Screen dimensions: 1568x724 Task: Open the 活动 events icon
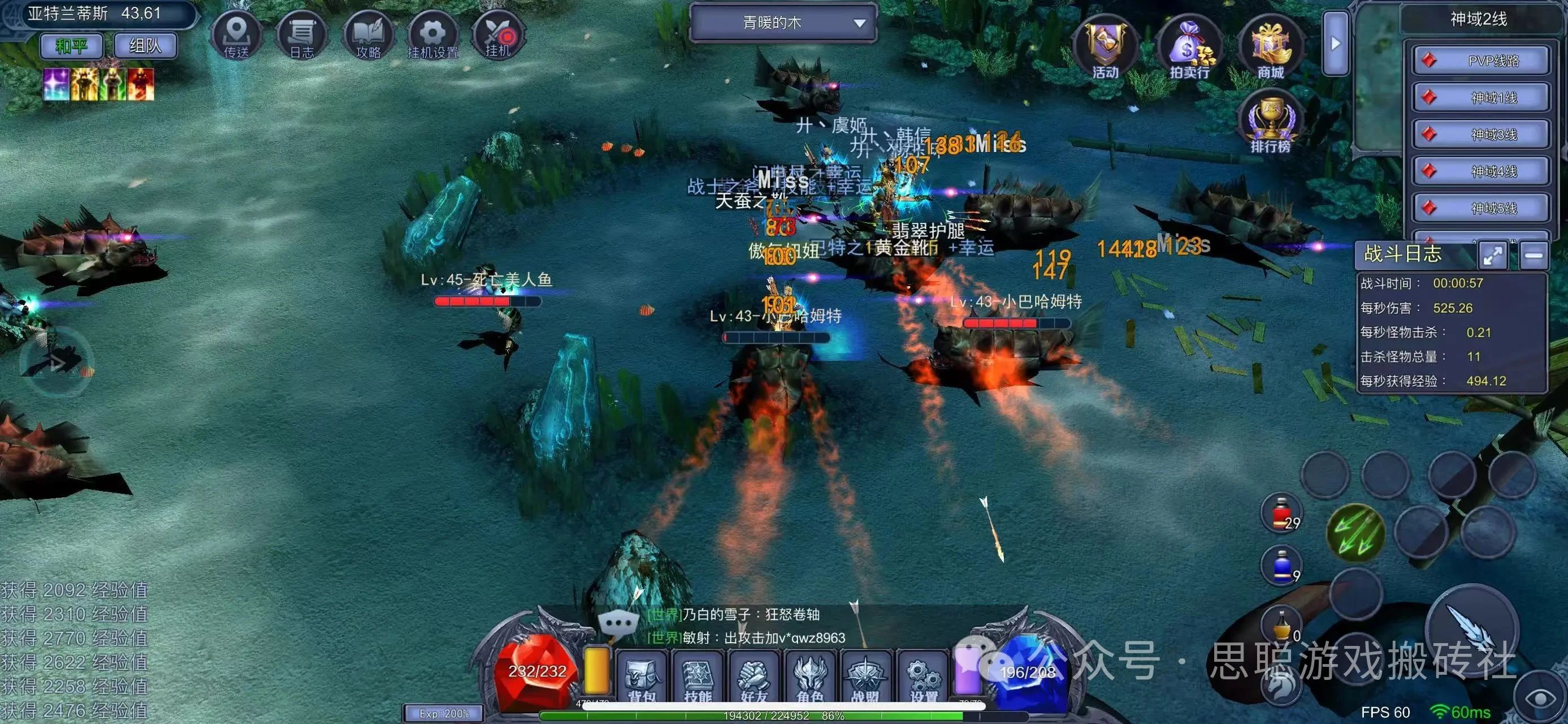click(x=1106, y=49)
